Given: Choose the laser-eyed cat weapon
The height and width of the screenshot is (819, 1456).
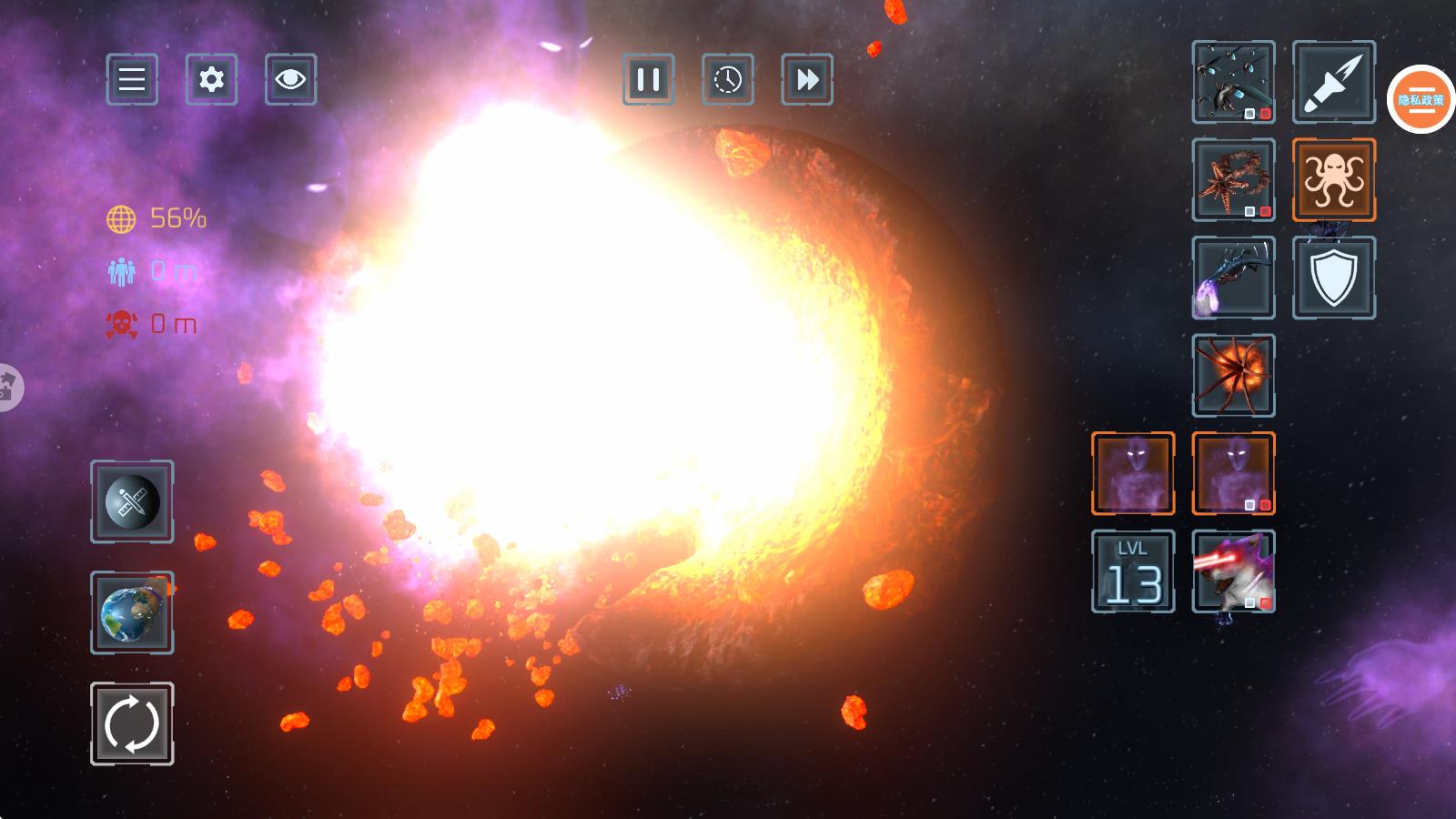Looking at the screenshot, I should click(1233, 571).
